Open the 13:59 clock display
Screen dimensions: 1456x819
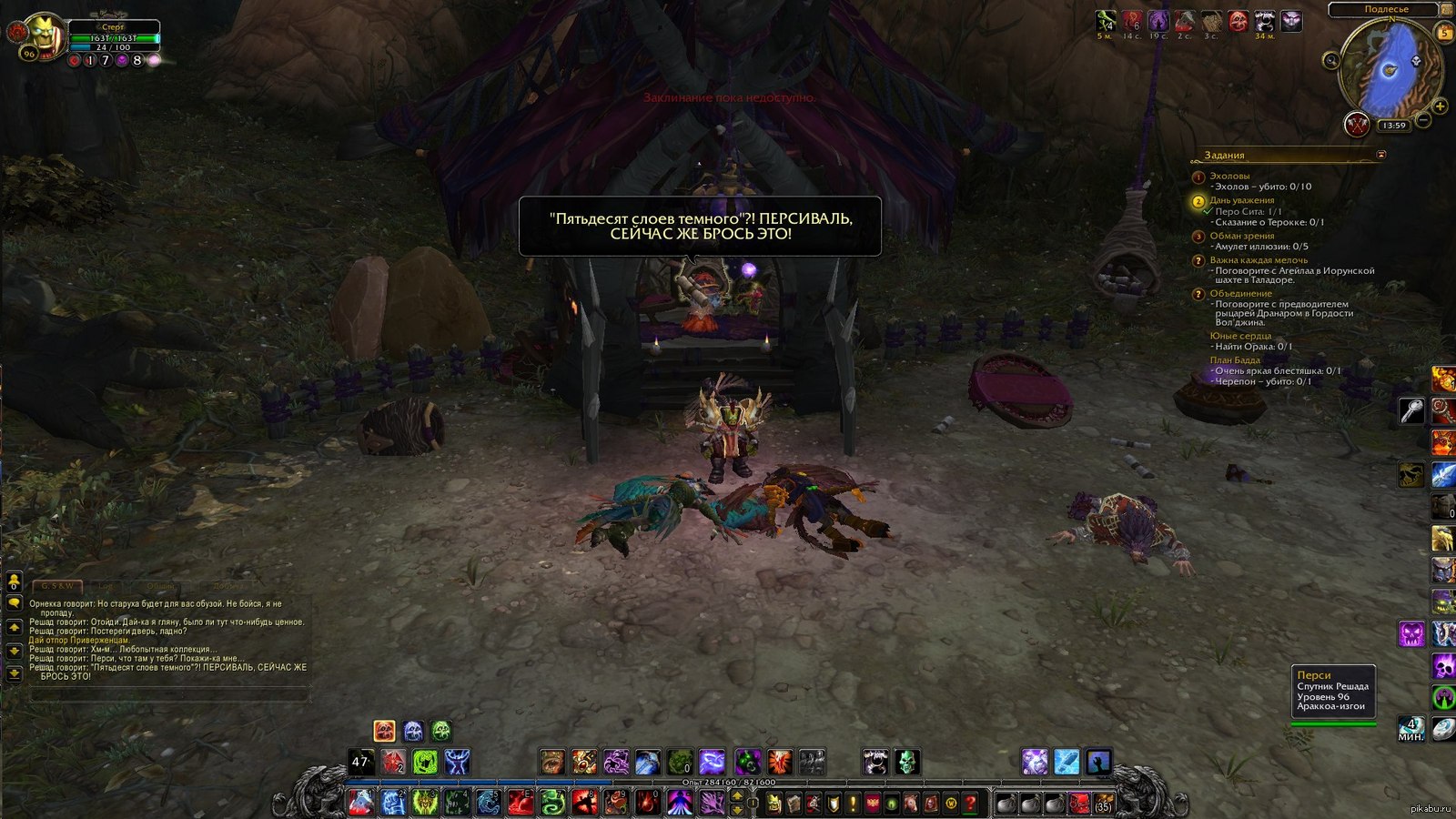(1392, 126)
